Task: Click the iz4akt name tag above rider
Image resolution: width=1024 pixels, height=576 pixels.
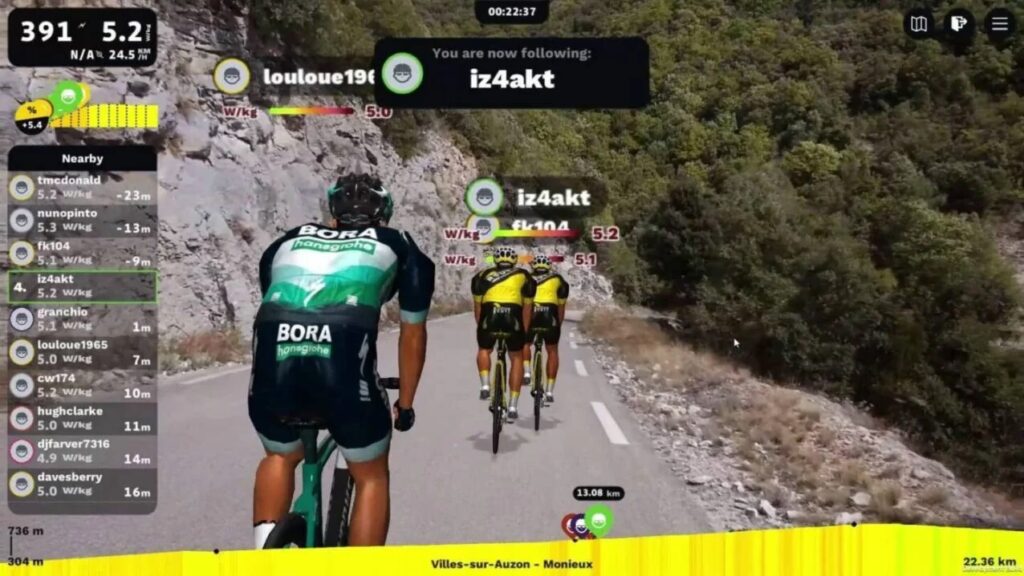Action: [x=553, y=197]
